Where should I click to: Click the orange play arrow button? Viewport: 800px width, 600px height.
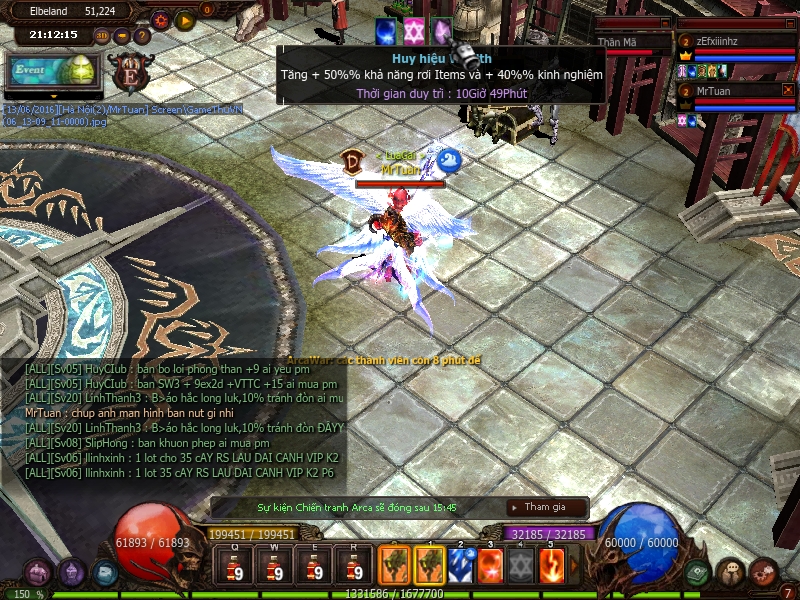[184, 19]
